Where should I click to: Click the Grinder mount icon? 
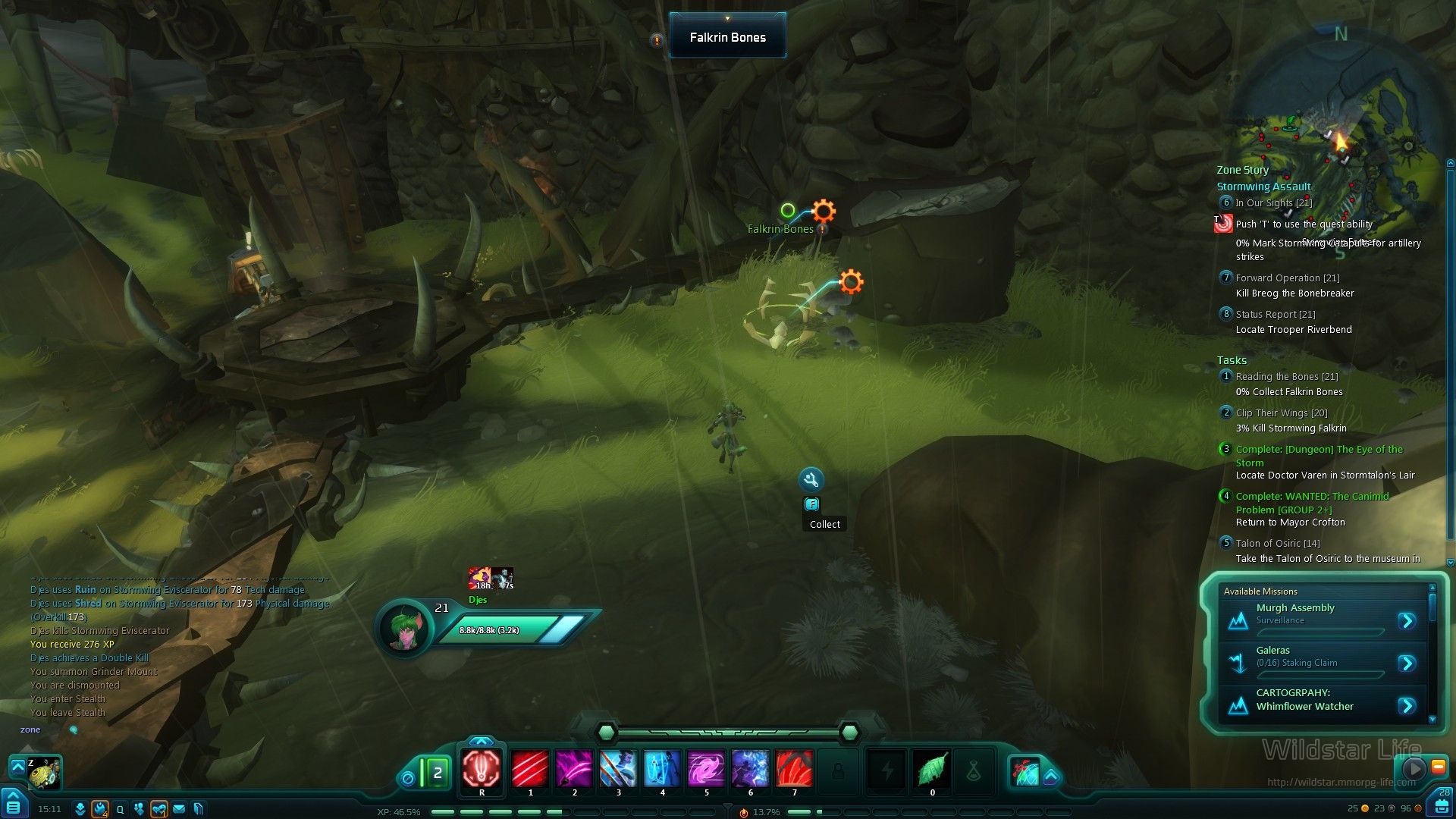(x=45, y=773)
